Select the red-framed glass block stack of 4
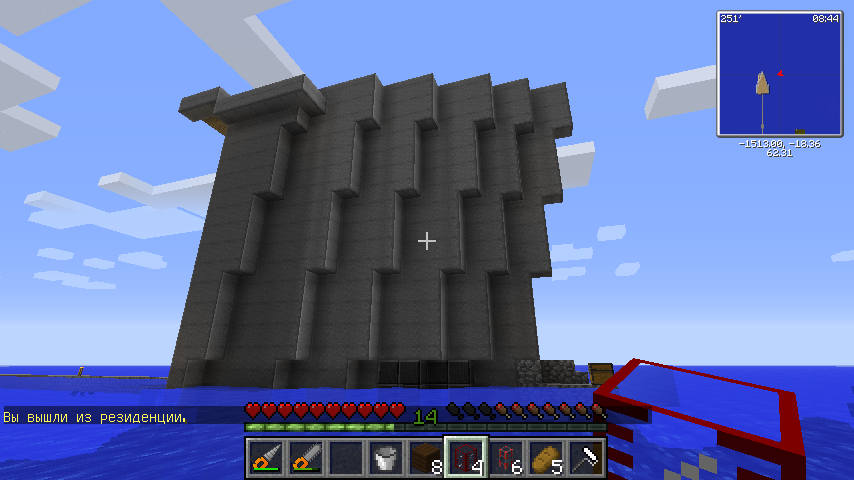 [465, 459]
